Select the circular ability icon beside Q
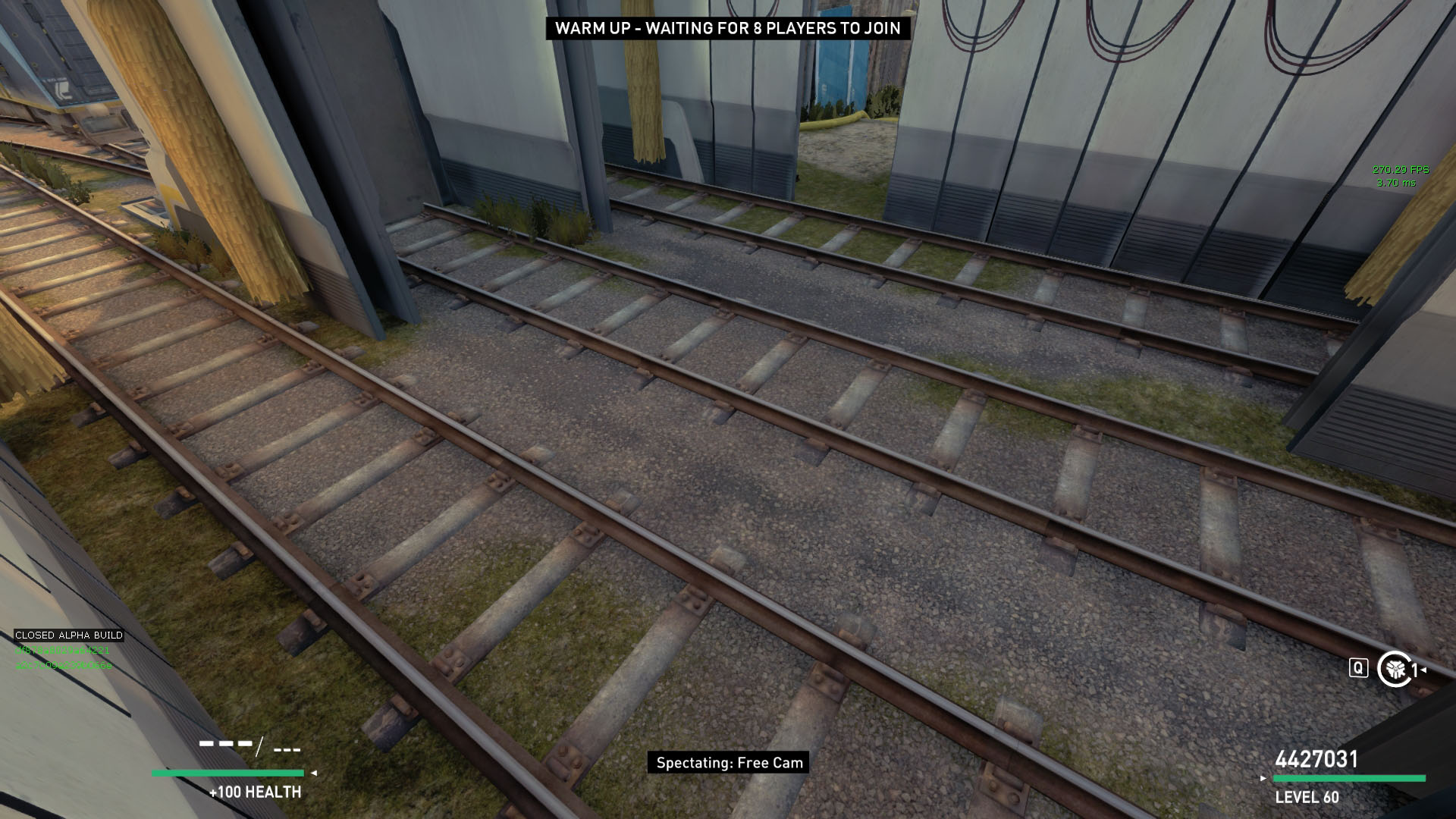The height and width of the screenshot is (819, 1456). click(1393, 669)
